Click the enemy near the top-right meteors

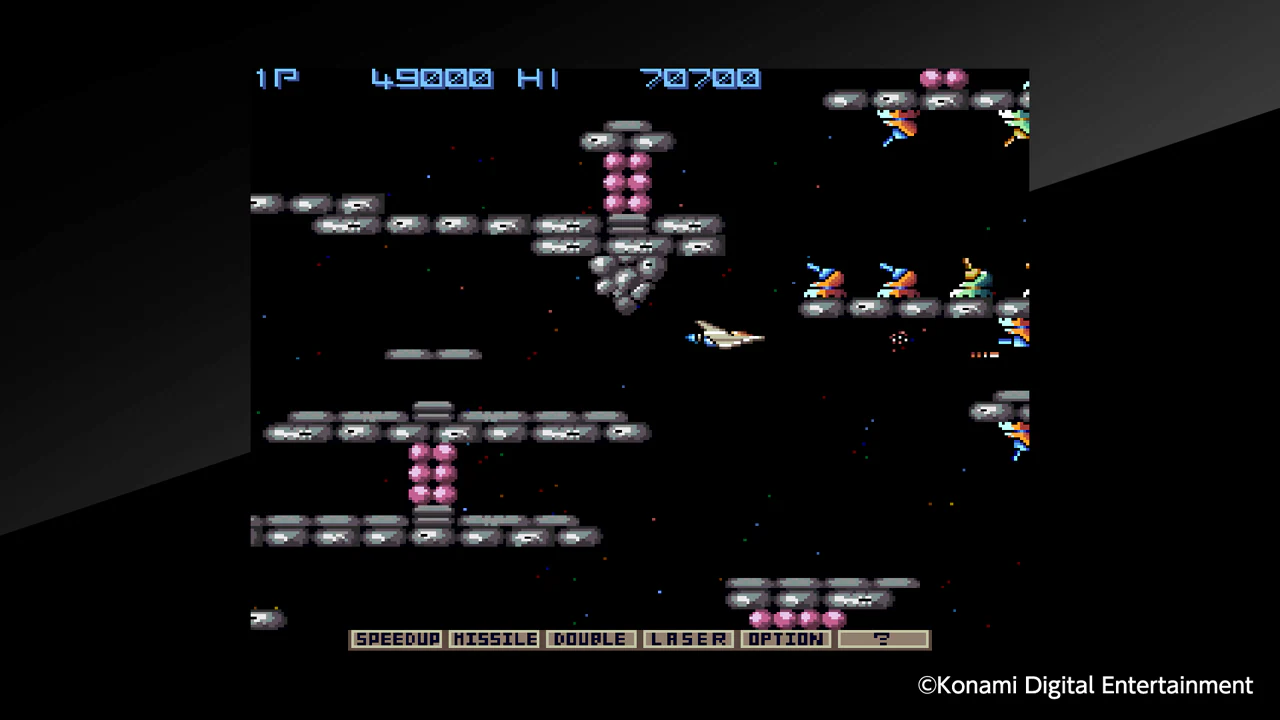898,125
